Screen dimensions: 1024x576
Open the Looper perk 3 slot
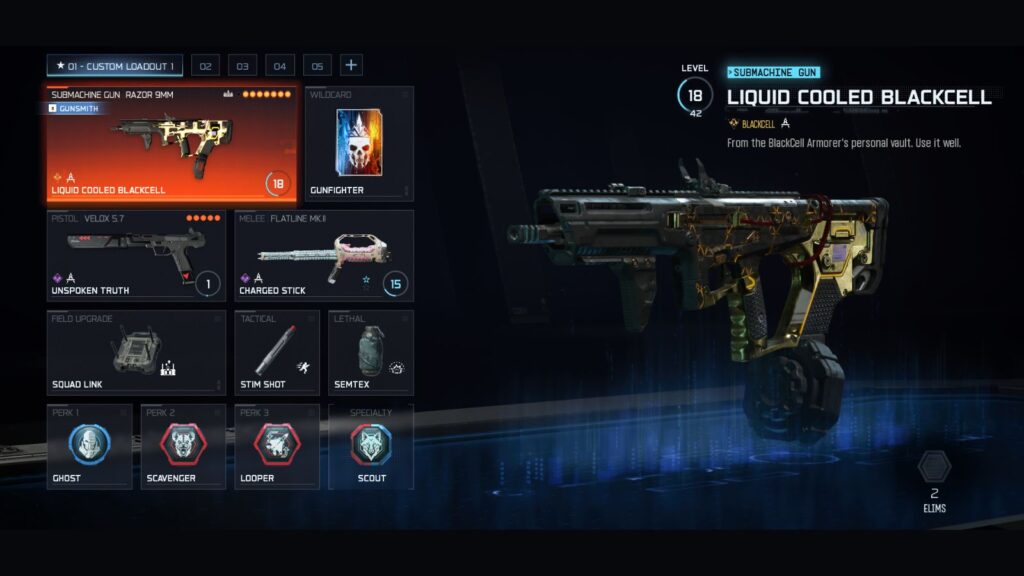point(277,447)
